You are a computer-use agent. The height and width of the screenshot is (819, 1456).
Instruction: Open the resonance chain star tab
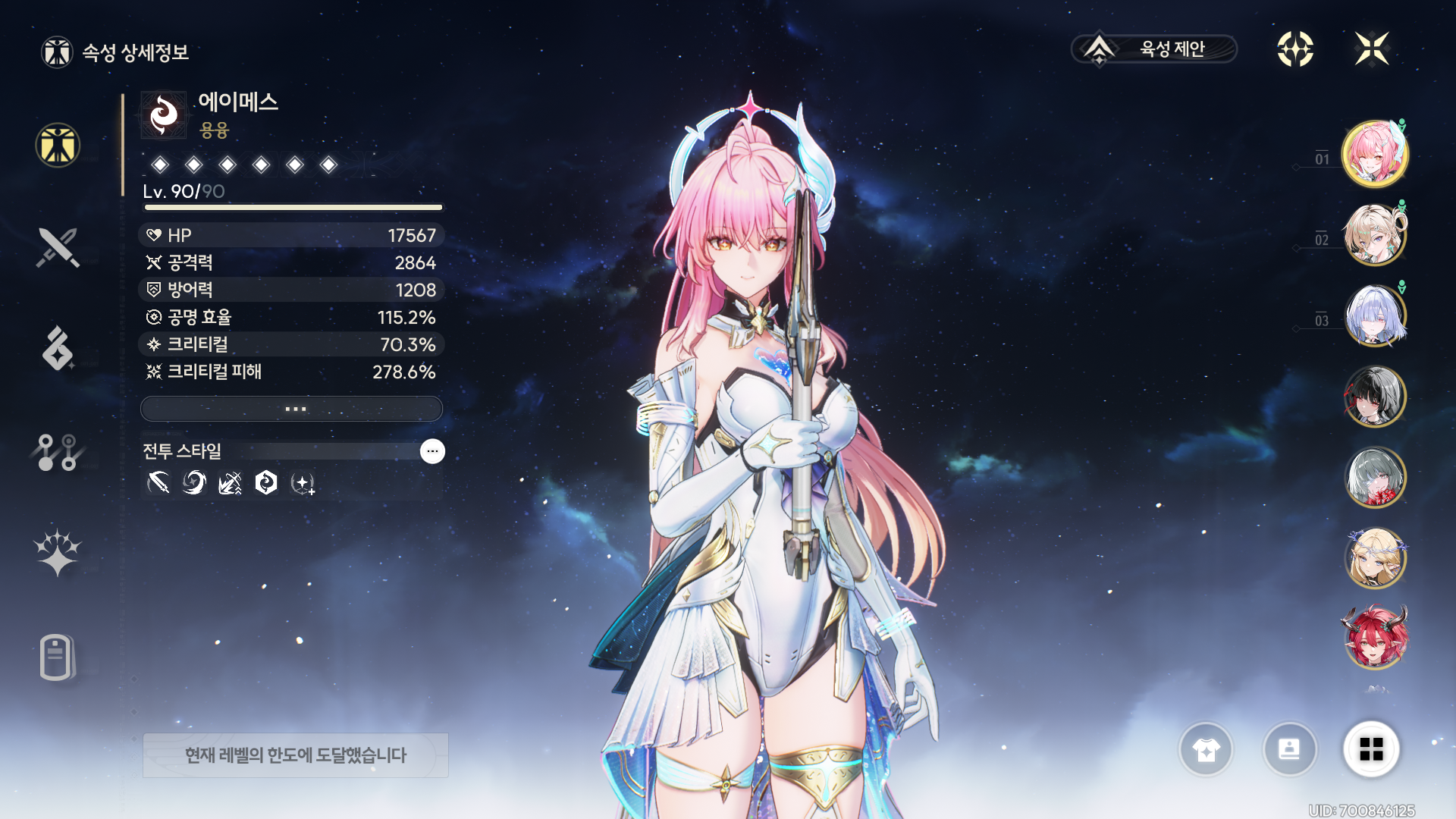pos(58,552)
